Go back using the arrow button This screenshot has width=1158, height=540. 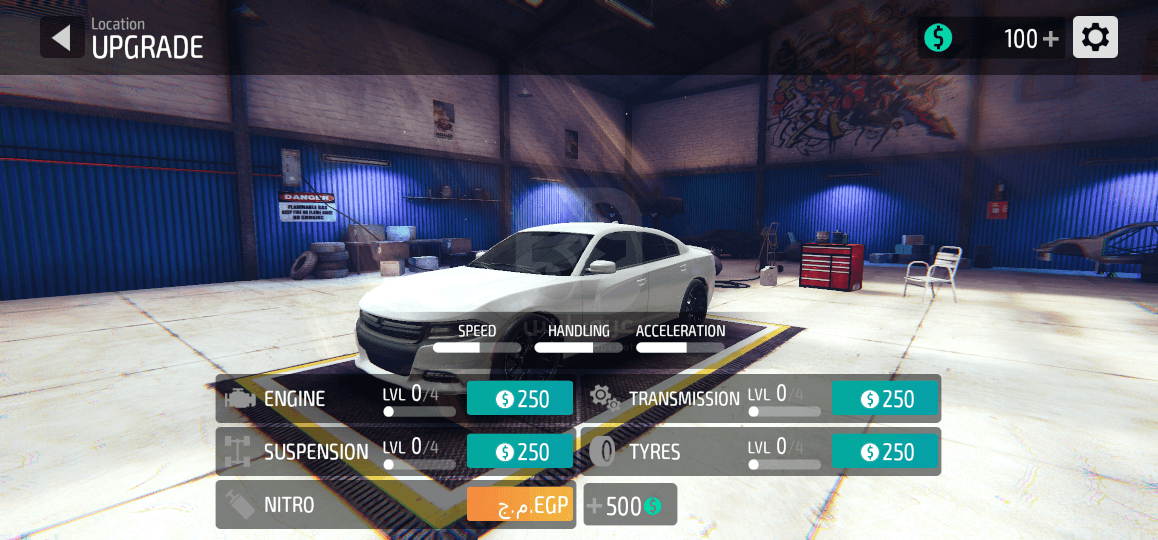click(x=62, y=38)
